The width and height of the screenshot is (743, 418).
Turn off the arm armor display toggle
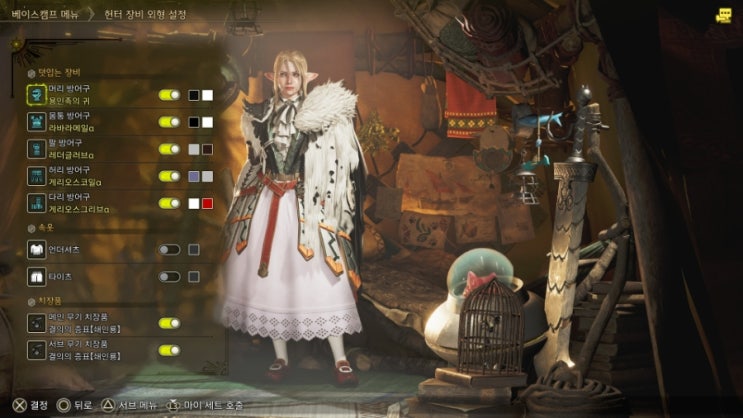pyautogui.click(x=169, y=149)
